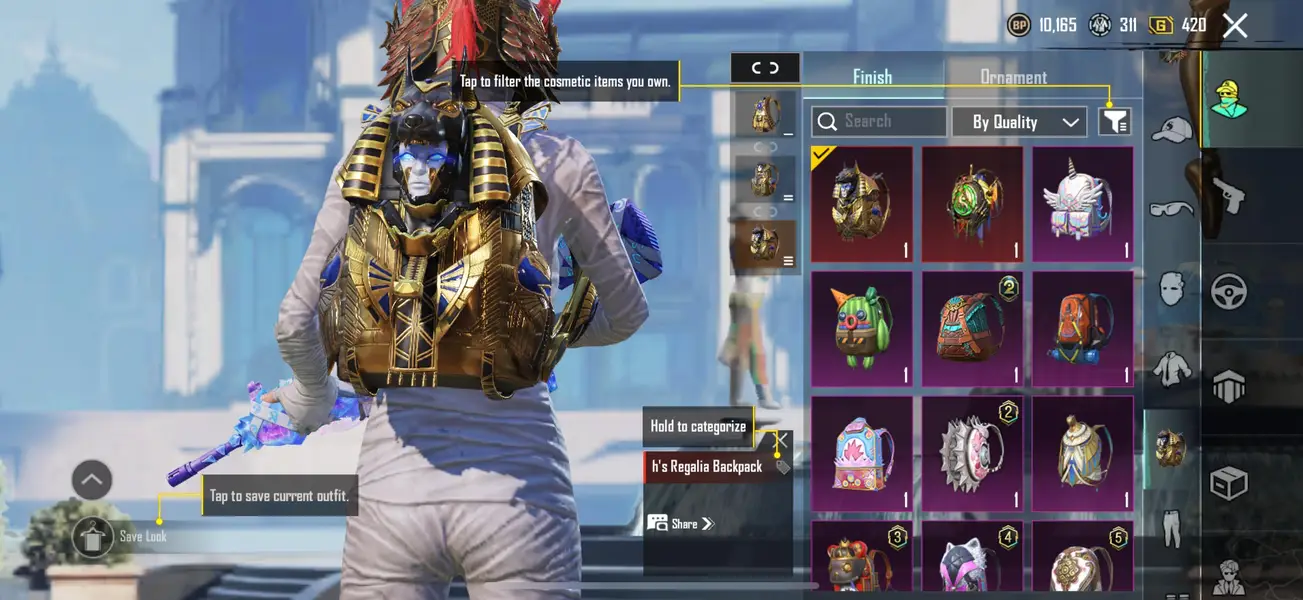Open the steering wheel vehicle category
1303x600 pixels.
[1228, 292]
